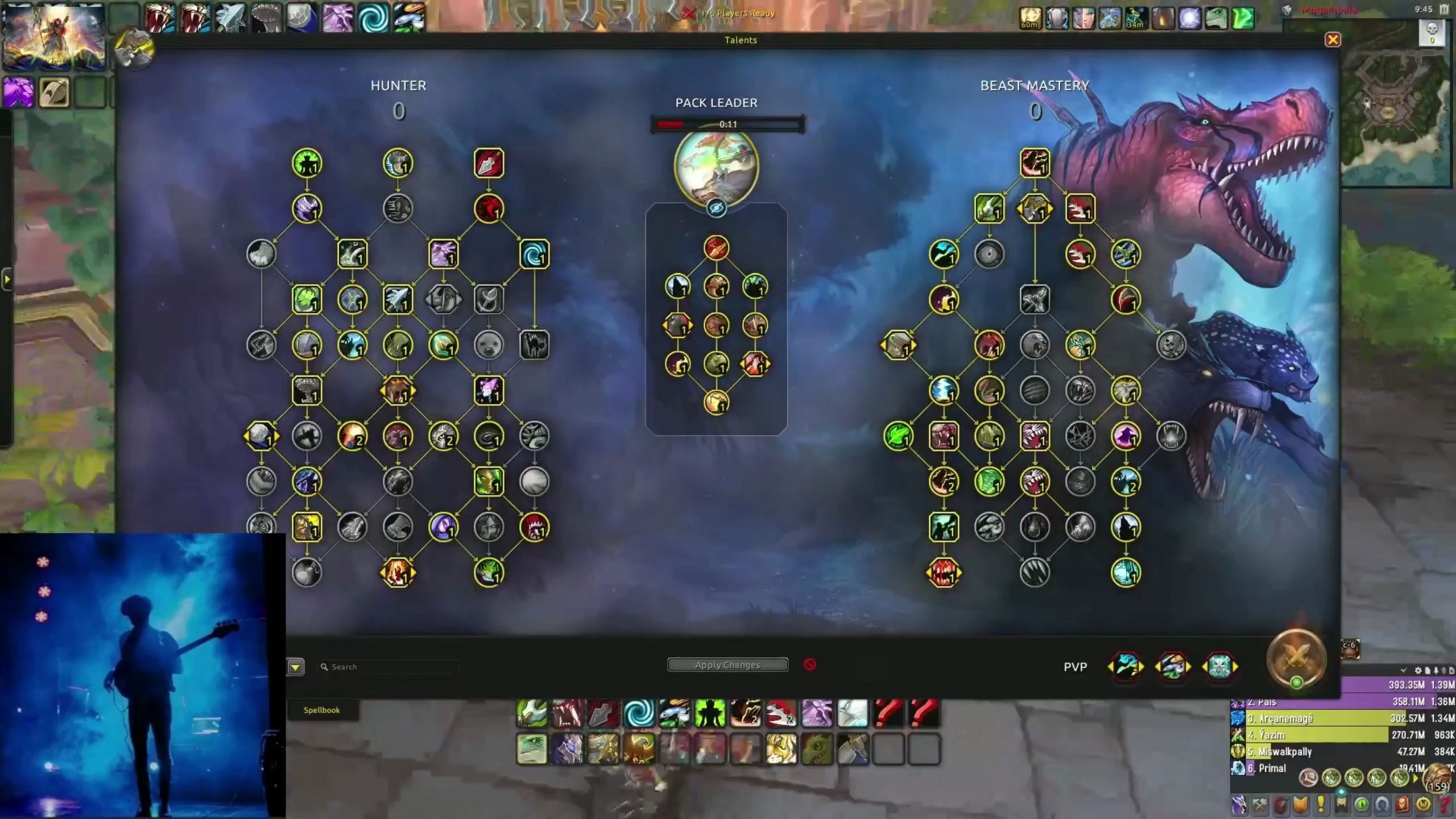The height and width of the screenshot is (819, 1456).
Task: Select the green figure Hunter talent node
Action: [307, 163]
